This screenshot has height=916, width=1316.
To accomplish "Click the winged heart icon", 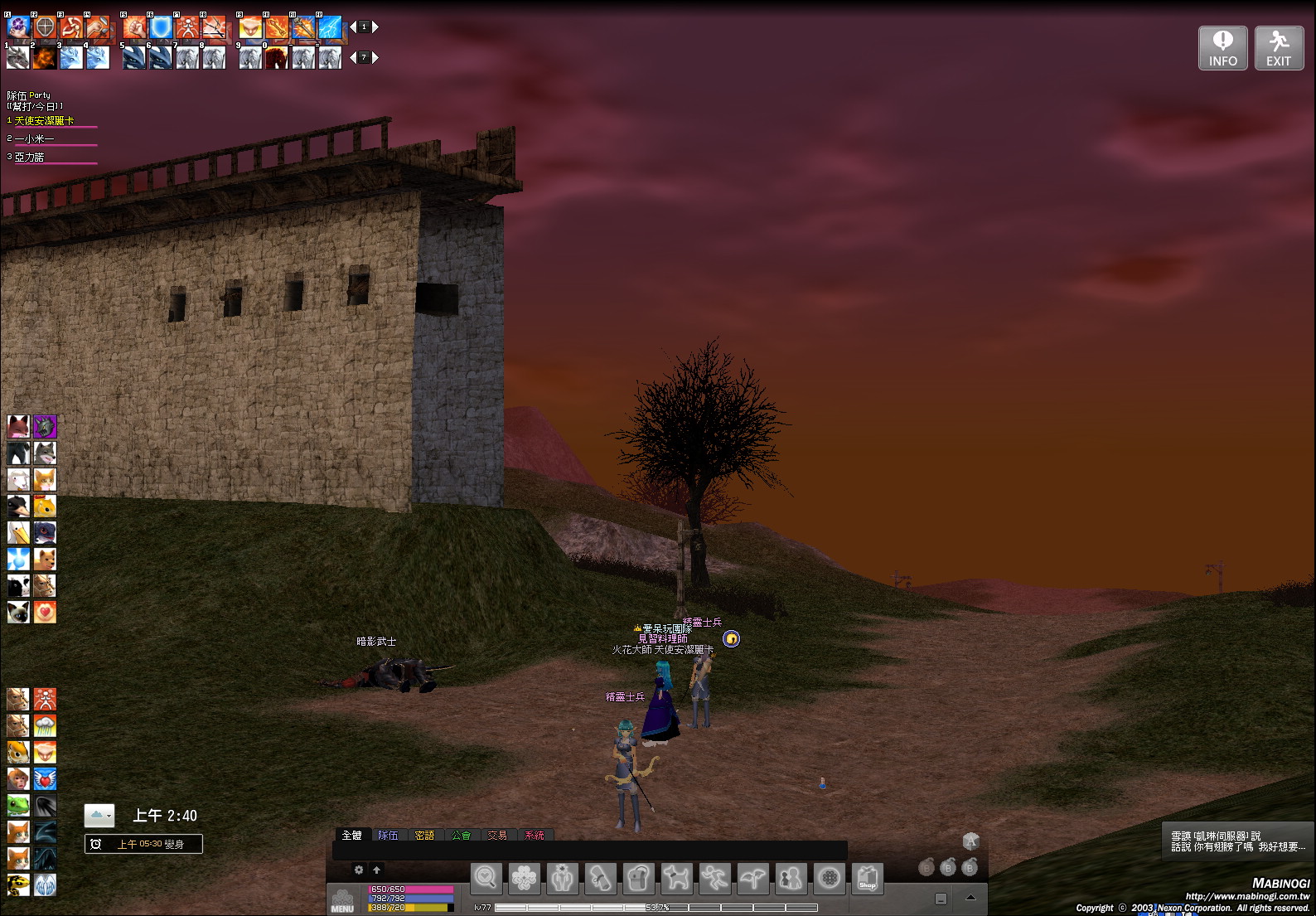I will (x=45, y=778).
